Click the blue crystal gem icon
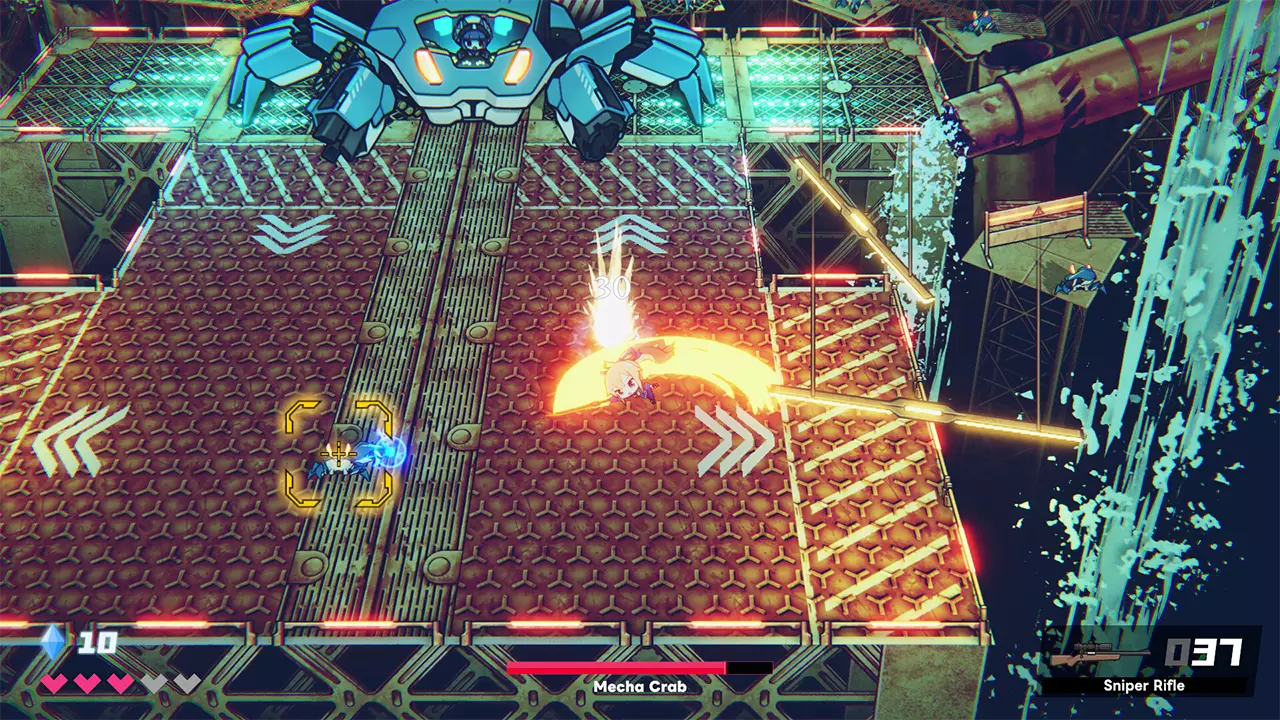Image resolution: width=1280 pixels, height=720 pixels. tap(54, 642)
